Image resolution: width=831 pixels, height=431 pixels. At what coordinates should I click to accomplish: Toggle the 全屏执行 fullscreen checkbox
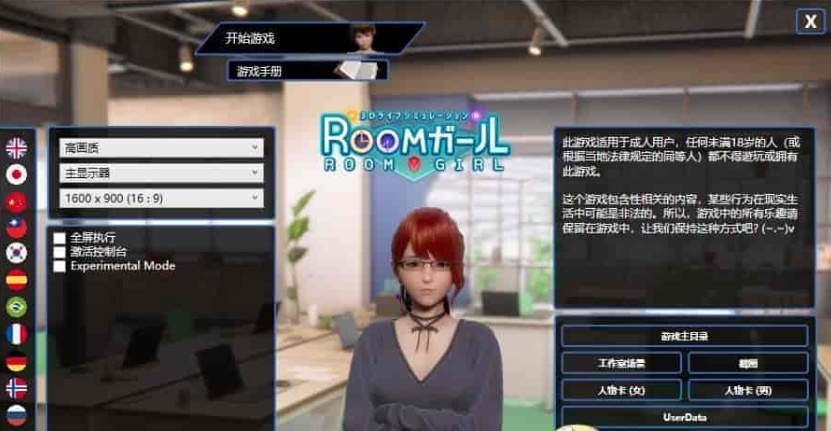pos(60,238)
